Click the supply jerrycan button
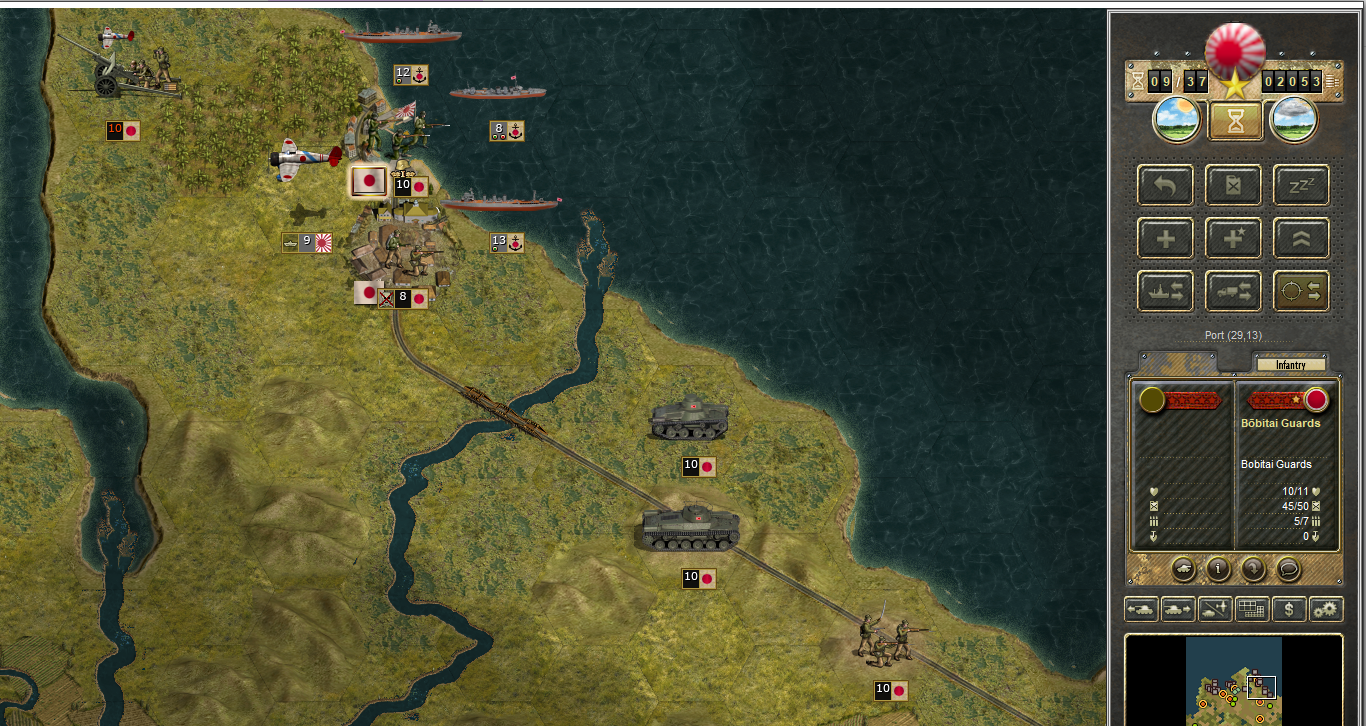Image resolution: width=1366 pixels, height=726 pixels. pyautogui.click(x=1233, y=185)
